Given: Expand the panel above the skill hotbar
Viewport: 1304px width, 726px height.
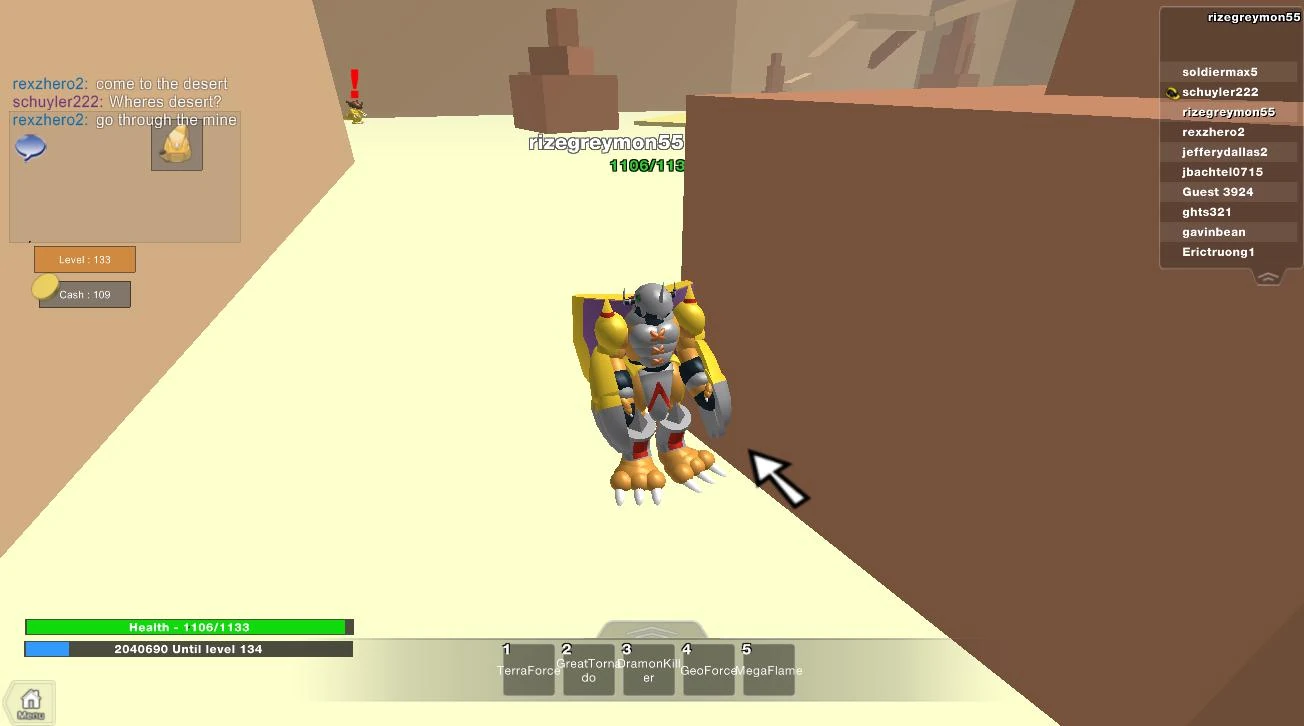Looking at the screenshot, I should coord(651,630).
